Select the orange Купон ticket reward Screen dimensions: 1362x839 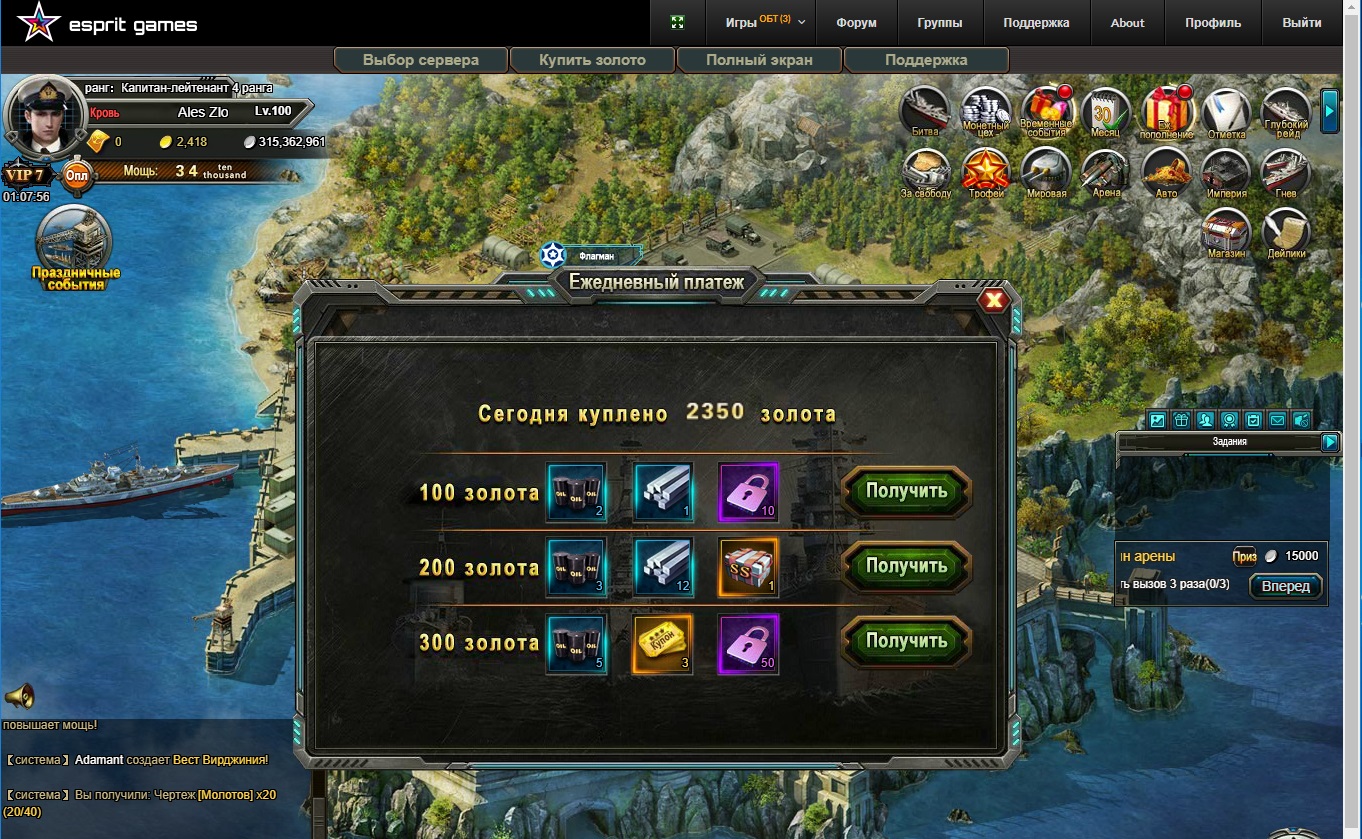[x=664, y=644]
